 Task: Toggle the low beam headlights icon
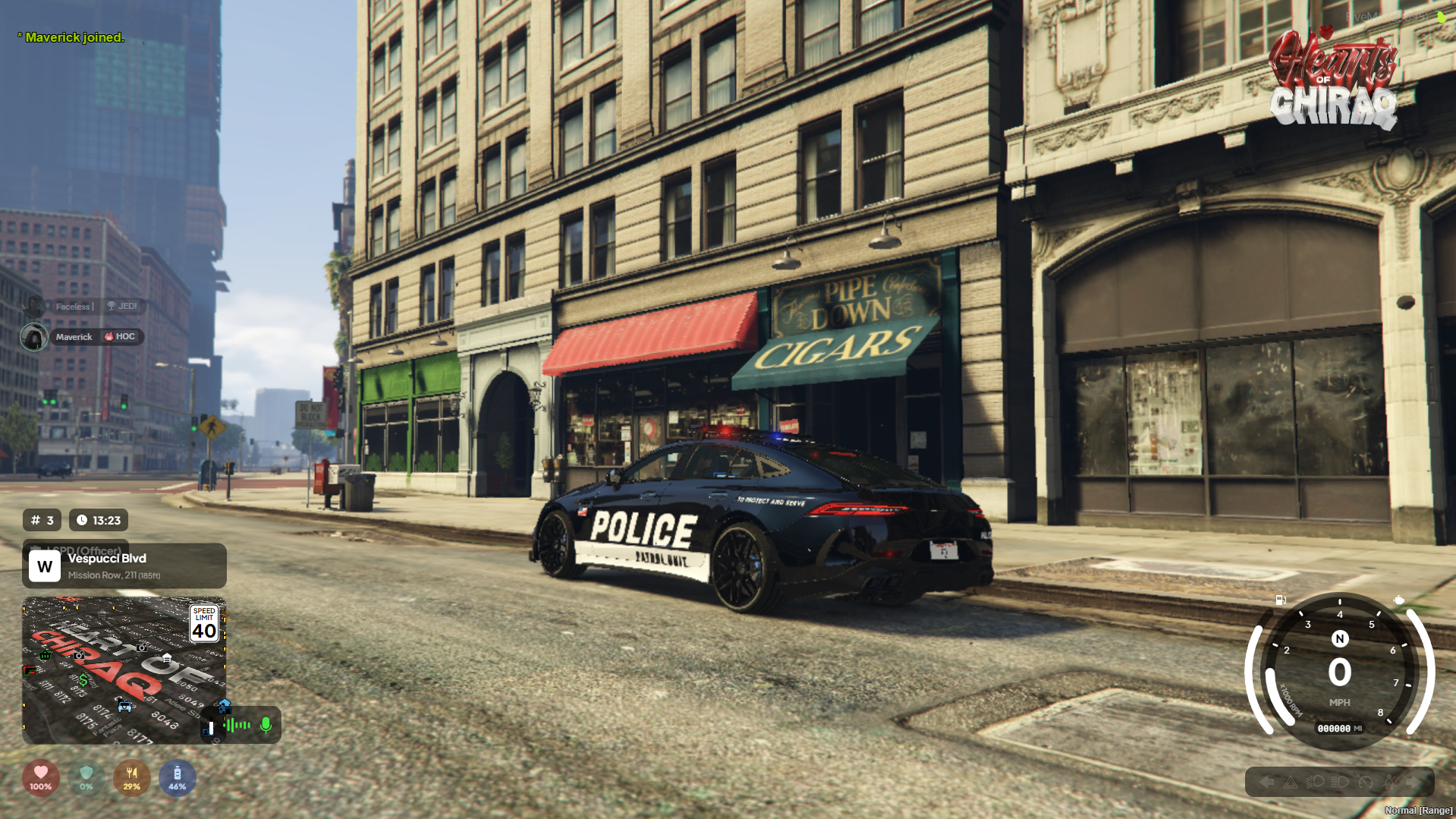1315,782
